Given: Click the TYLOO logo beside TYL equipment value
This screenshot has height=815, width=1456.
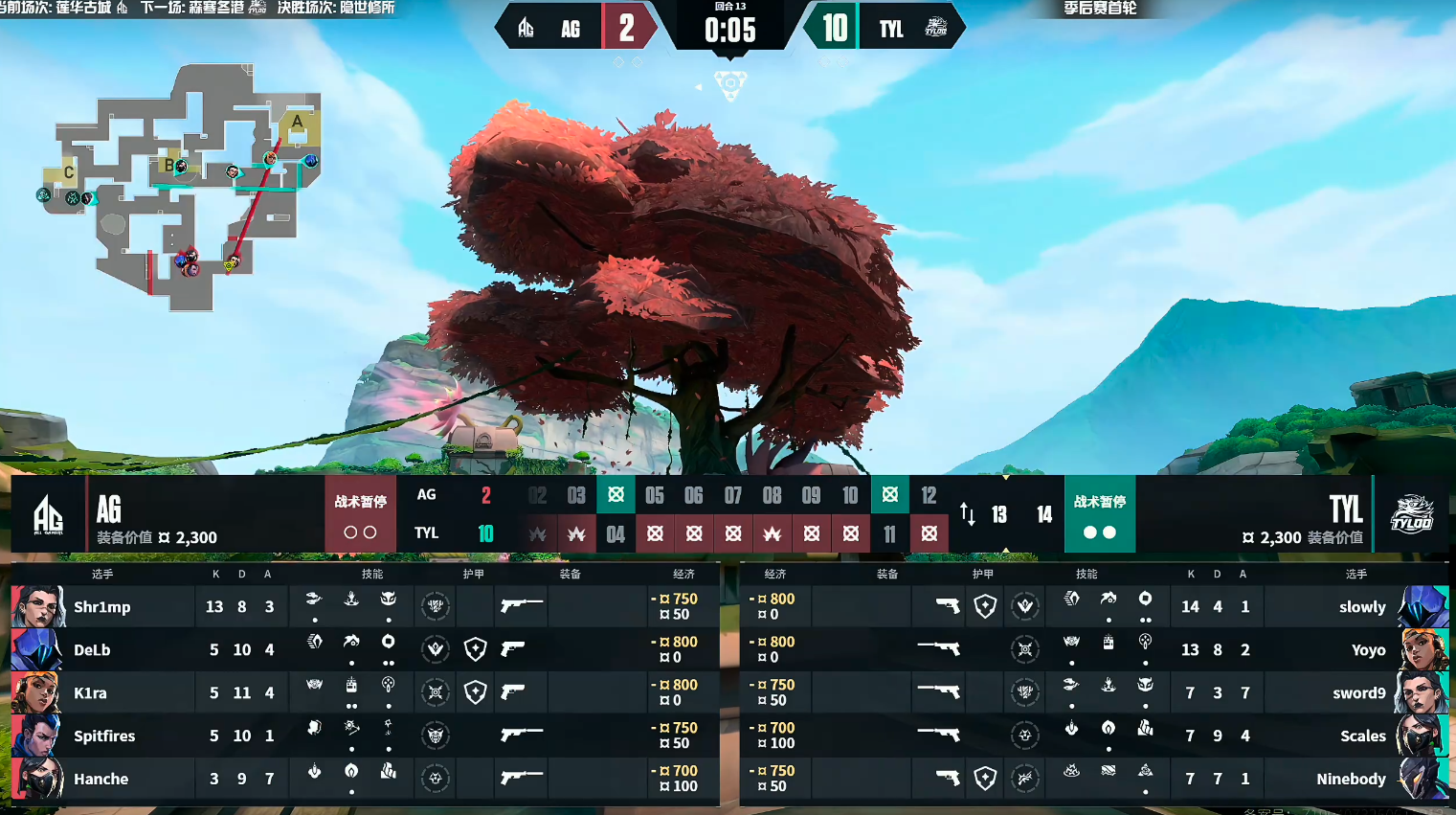Looking at the screenshot, I should point(1411,514).
